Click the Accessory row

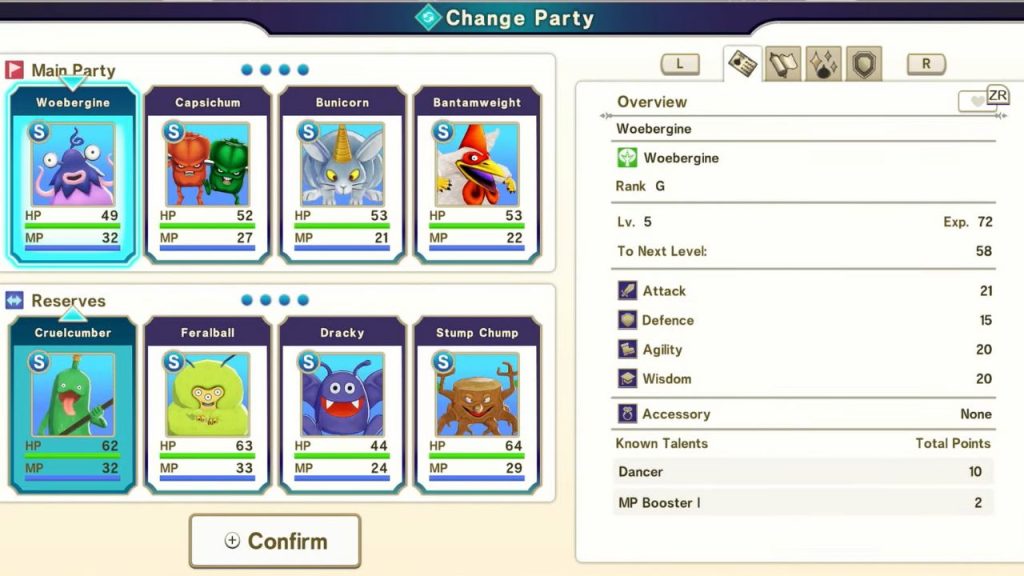point(804,414)
